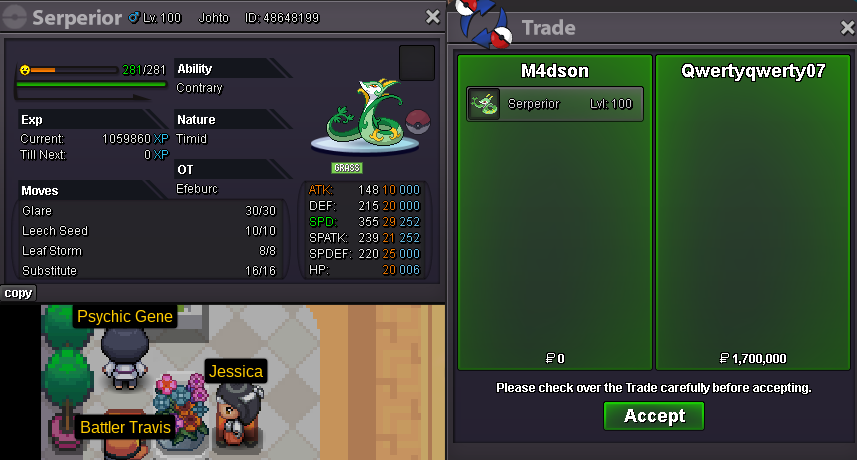Select the Glare move row
This screenshot has width=857, height=460.
tap(148, 211)
